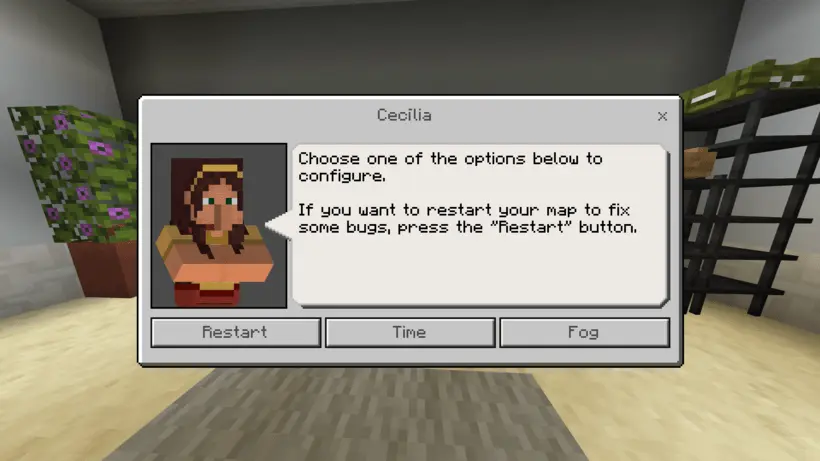Close the Cecilia dialogue window
This screenshot has width=820, height=461.
coord(662,116)
